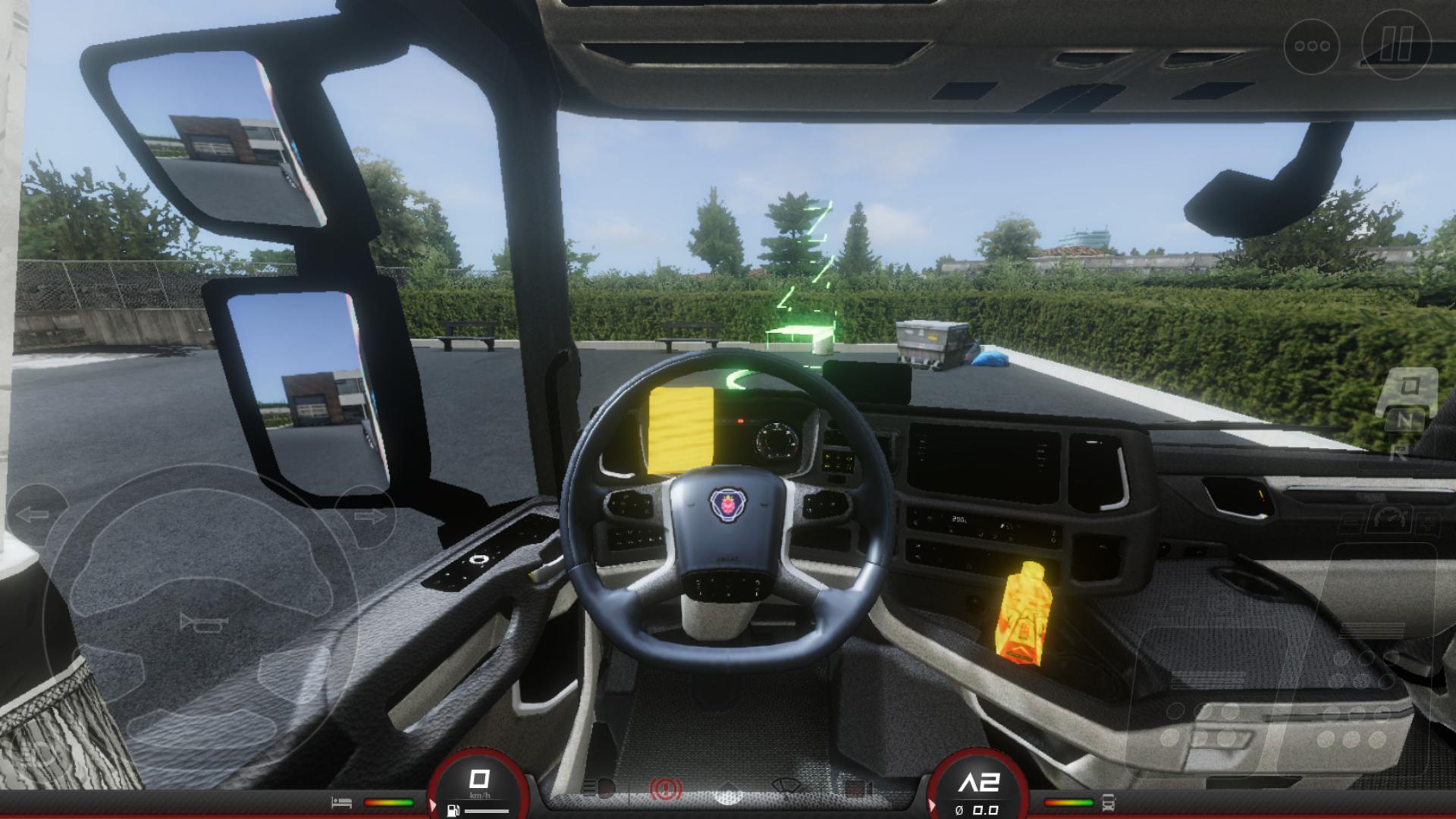The height and width of the screenshot is (819, 1456).
Task: Shift the gear selector to N
Action: coord(1405,419)
